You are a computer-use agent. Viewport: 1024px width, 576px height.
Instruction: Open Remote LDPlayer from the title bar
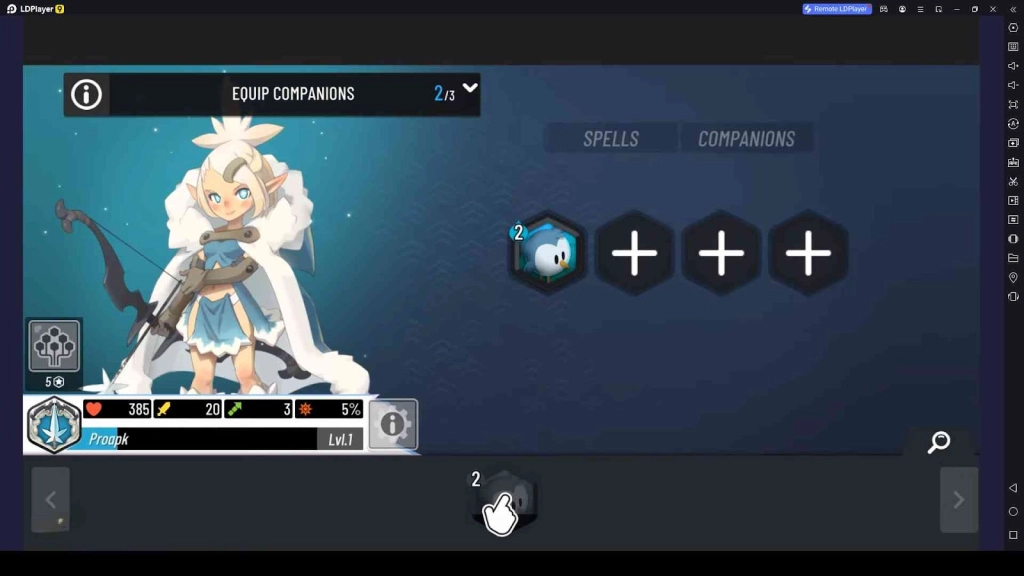coord(837,9)
